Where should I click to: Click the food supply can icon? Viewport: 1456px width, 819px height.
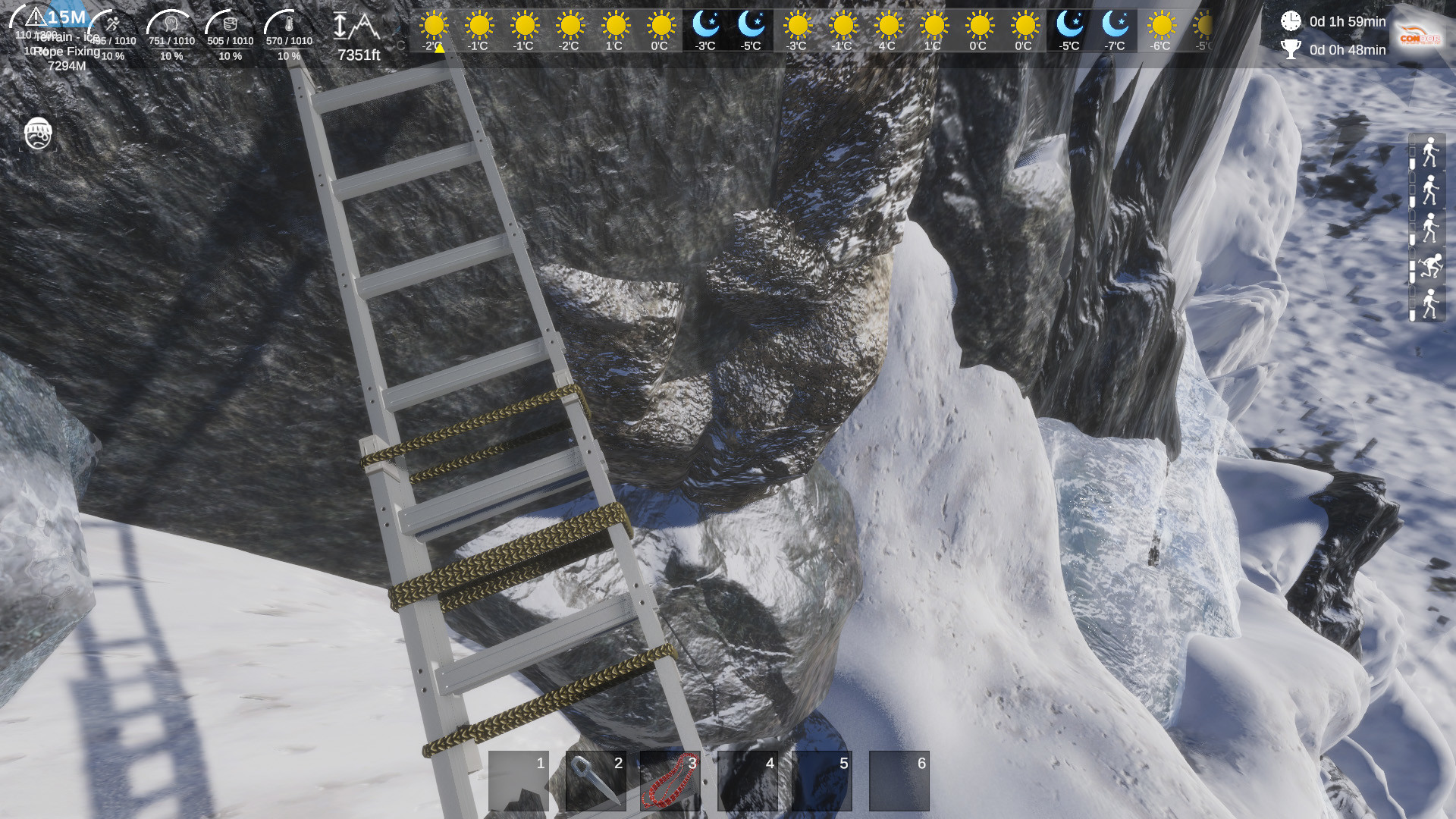[231, 24]
